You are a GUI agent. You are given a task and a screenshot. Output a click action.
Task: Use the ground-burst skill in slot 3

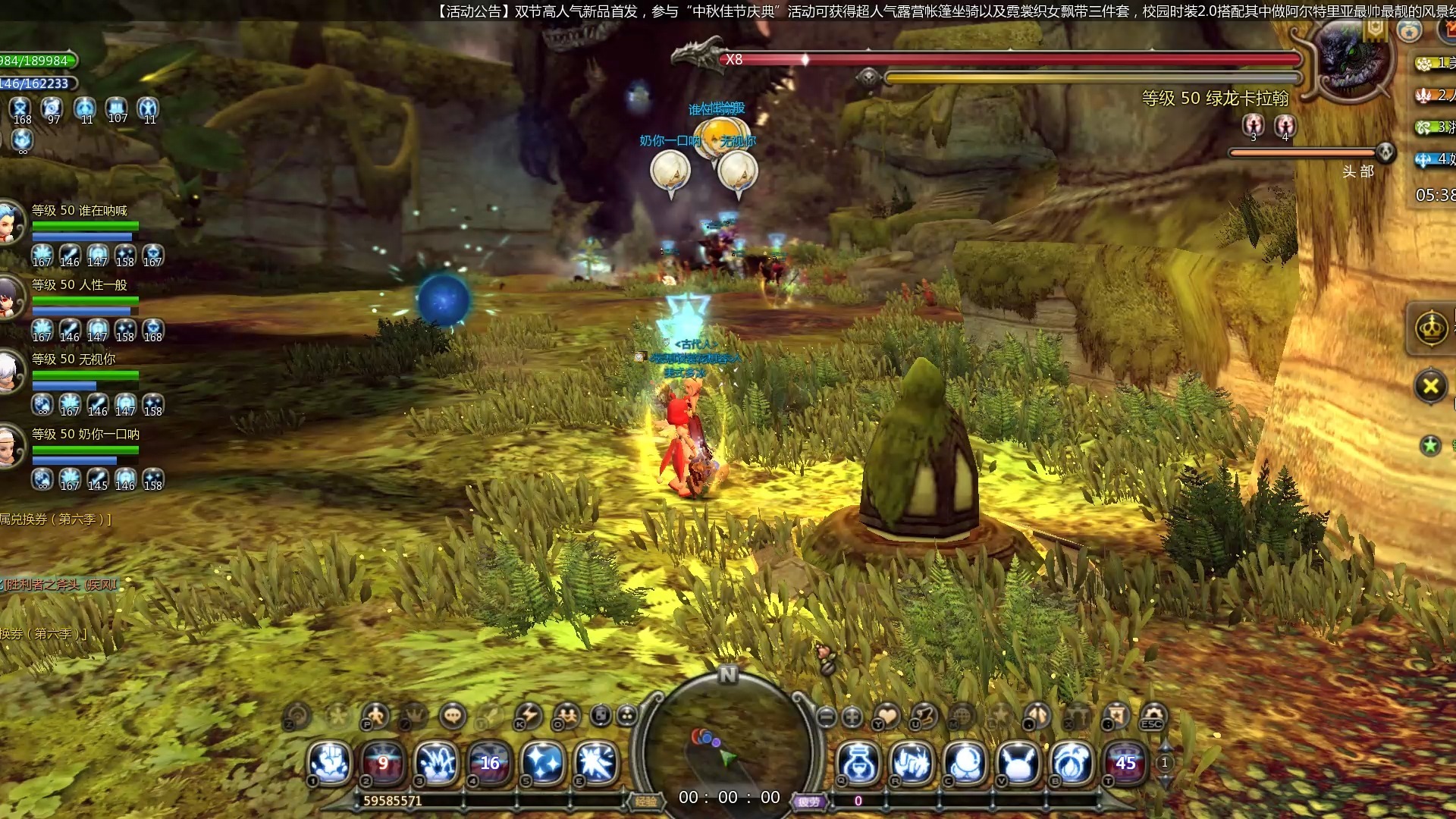[437, 762]
